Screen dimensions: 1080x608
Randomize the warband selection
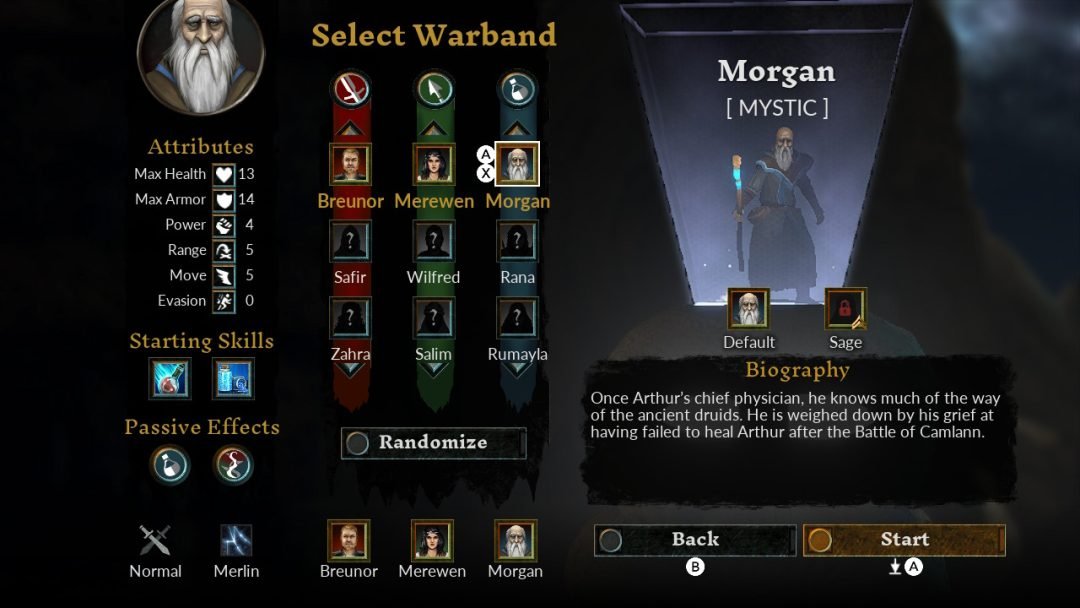pos(433,443)
